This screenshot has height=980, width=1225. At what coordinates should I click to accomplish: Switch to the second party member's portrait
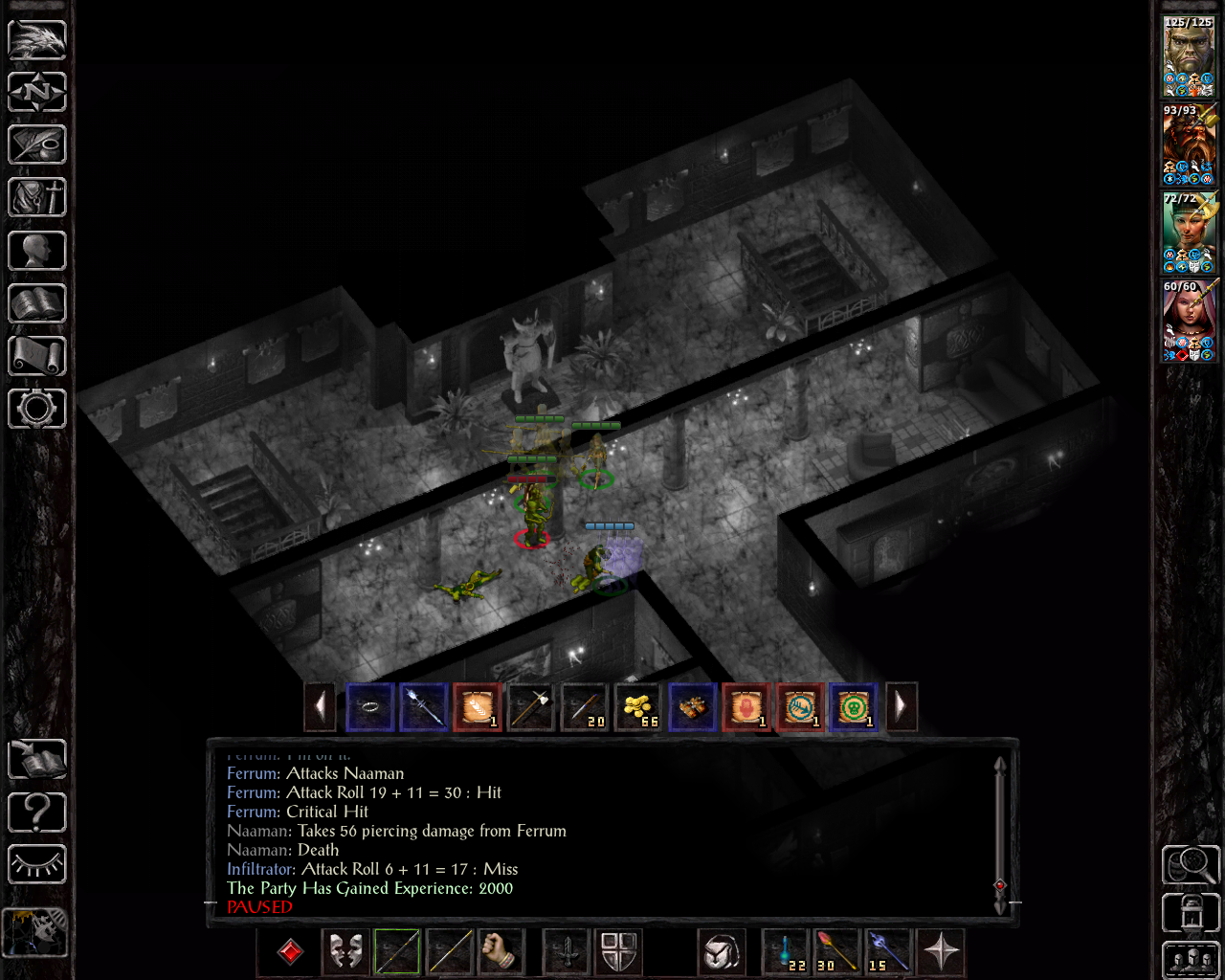point(1188,144)
